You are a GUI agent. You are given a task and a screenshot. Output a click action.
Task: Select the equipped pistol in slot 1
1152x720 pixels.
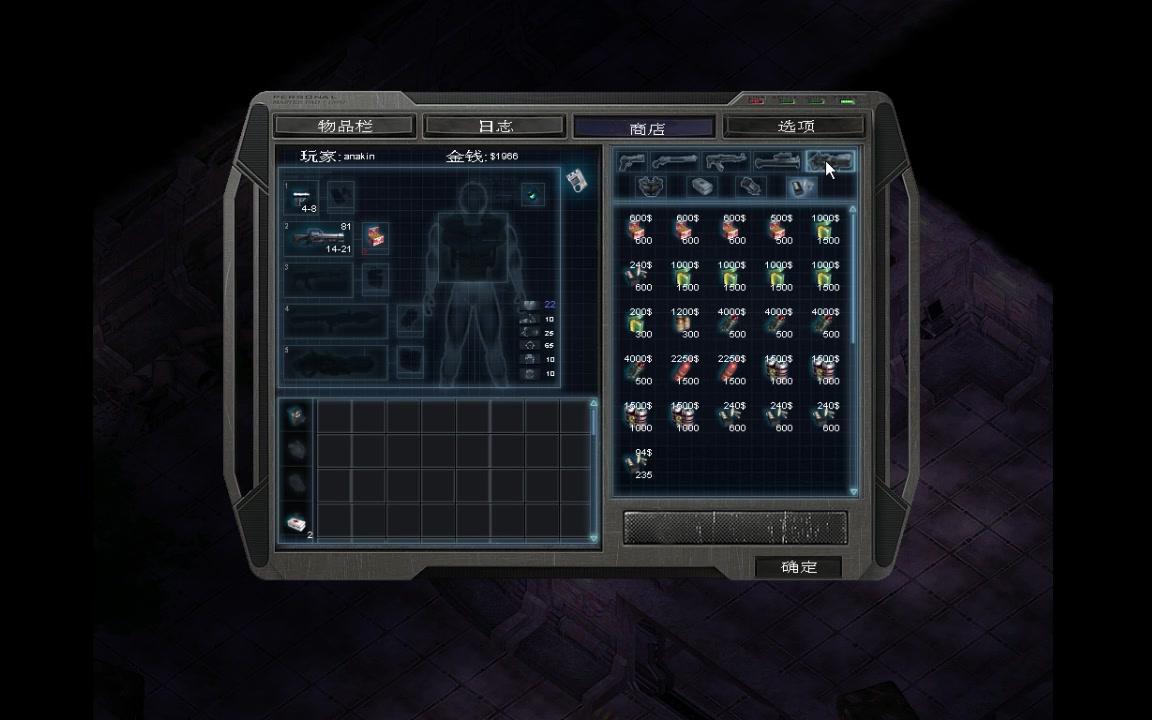pyautogui.click(x=303, y=196)
